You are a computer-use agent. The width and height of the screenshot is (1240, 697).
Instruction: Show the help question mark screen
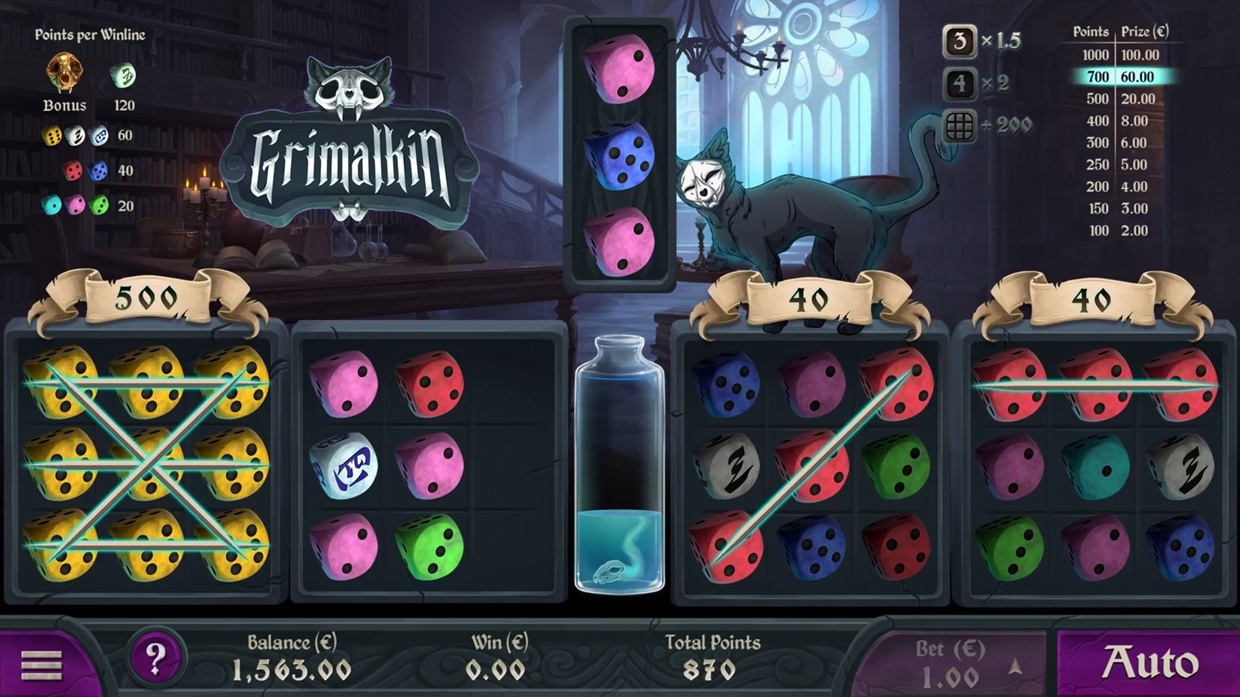[x=155, y=659]
